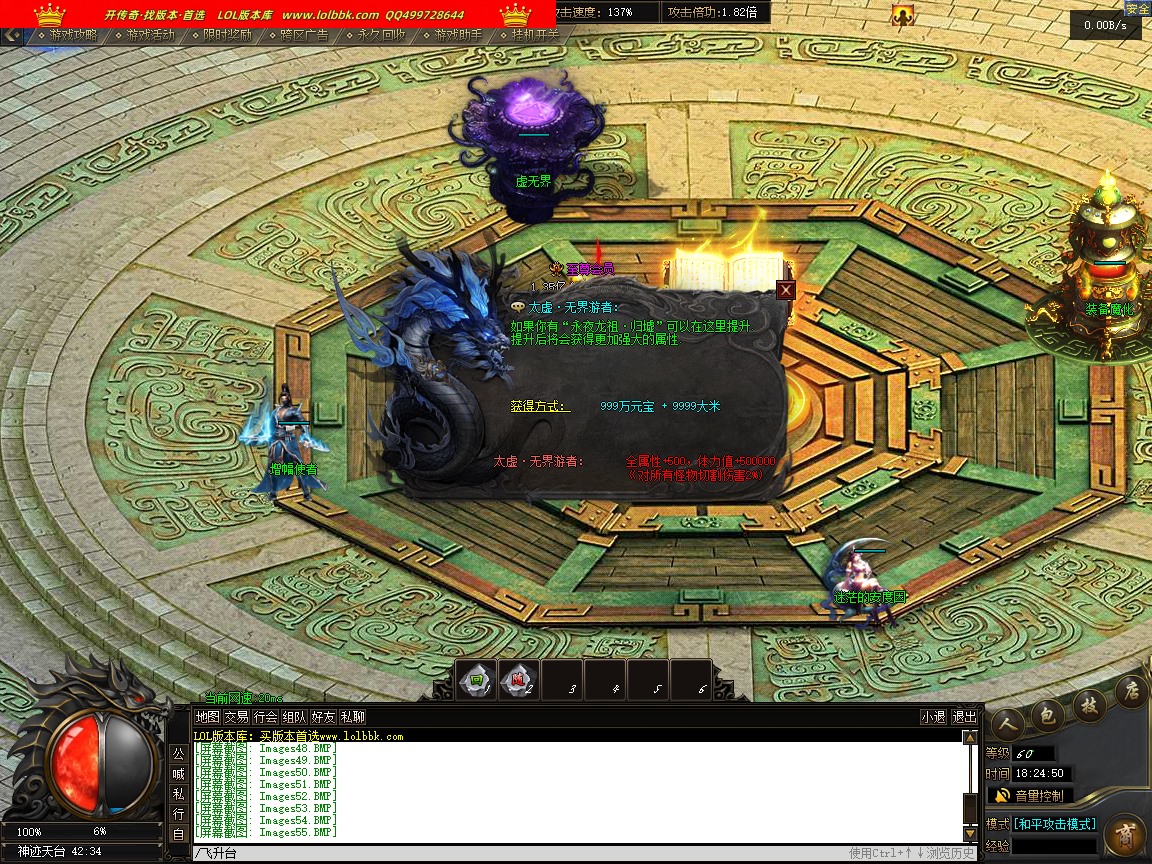Click the chat input field
Viewport: 1152px width, 864px height.
[x=500, y=853]
